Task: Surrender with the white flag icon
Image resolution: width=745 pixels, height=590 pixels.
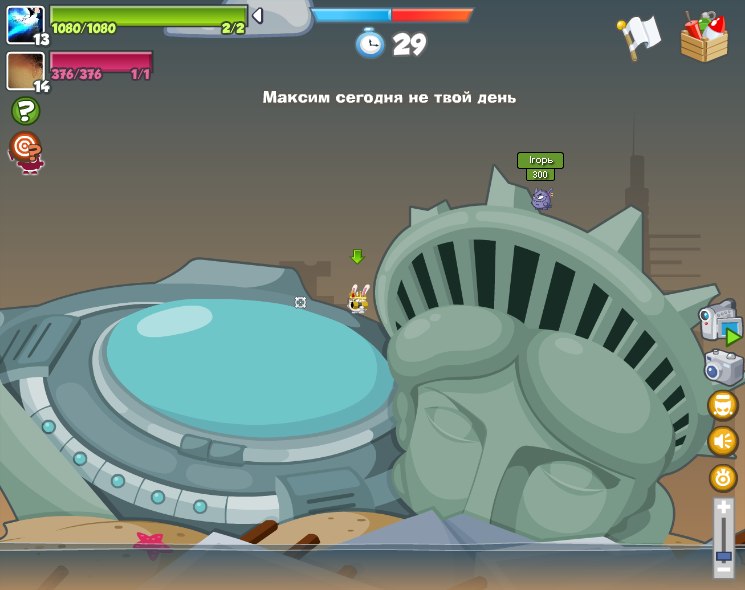Action: click(640, 36)
